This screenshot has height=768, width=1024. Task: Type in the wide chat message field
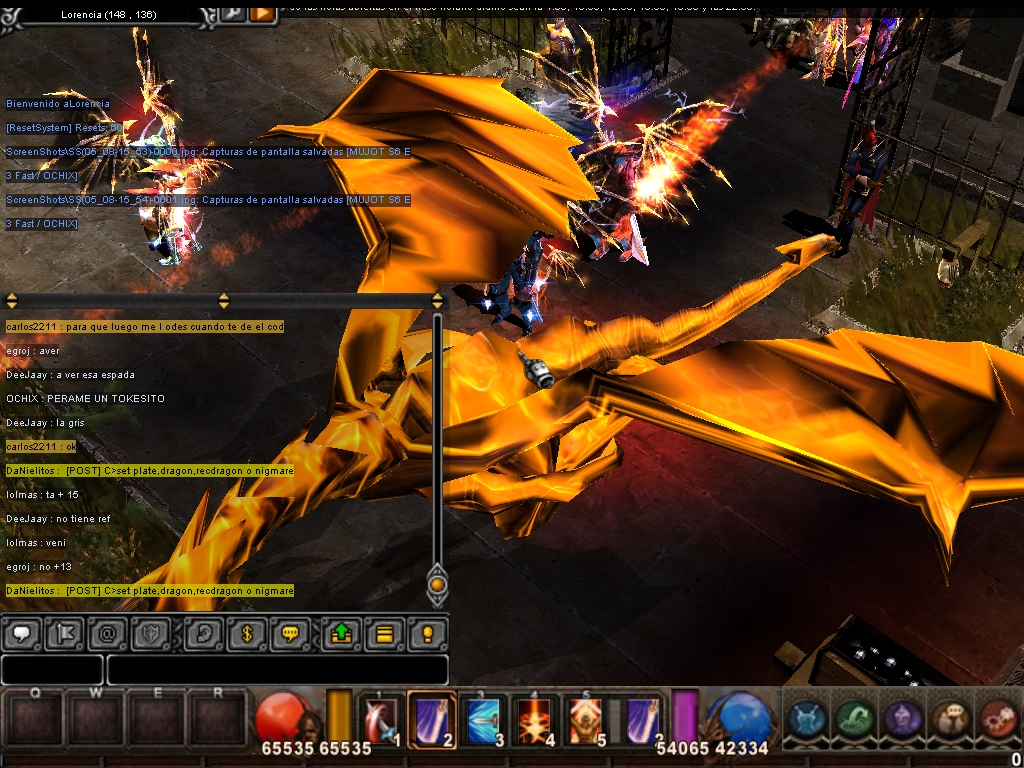(277, 670)
